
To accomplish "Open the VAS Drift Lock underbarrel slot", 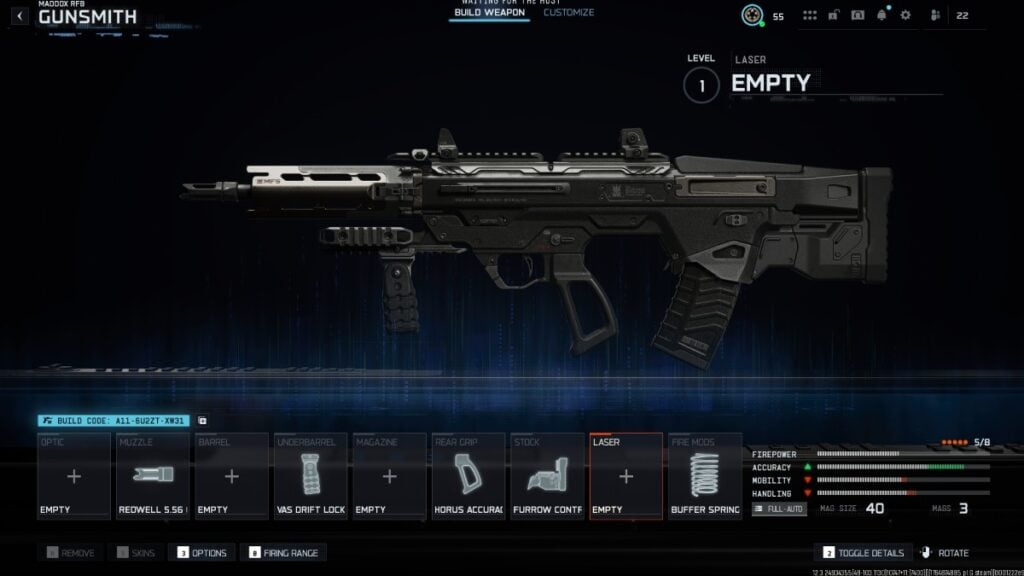I will tap(310, 476).
